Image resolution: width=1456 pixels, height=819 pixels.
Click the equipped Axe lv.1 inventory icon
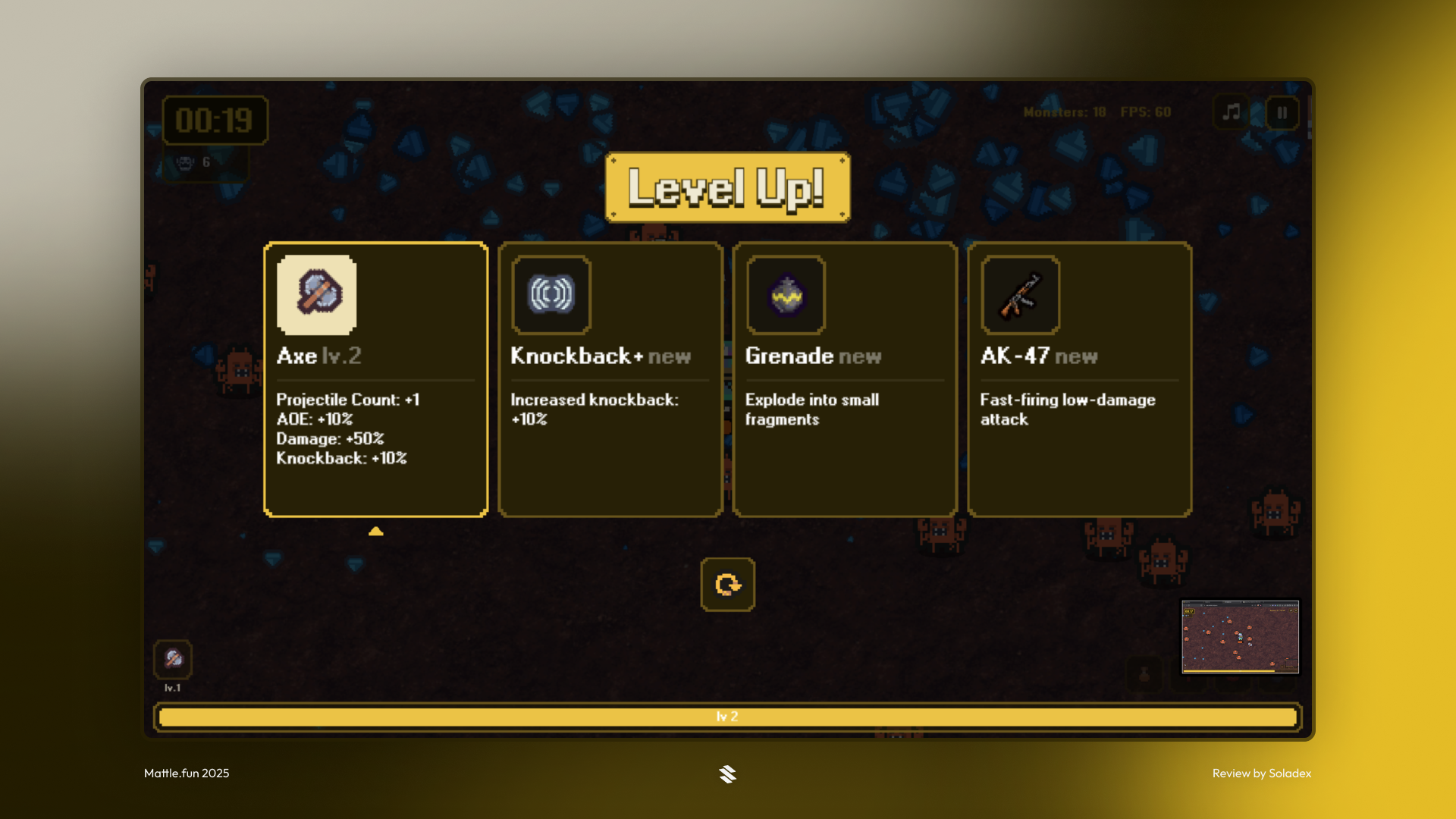coord(173,659)
